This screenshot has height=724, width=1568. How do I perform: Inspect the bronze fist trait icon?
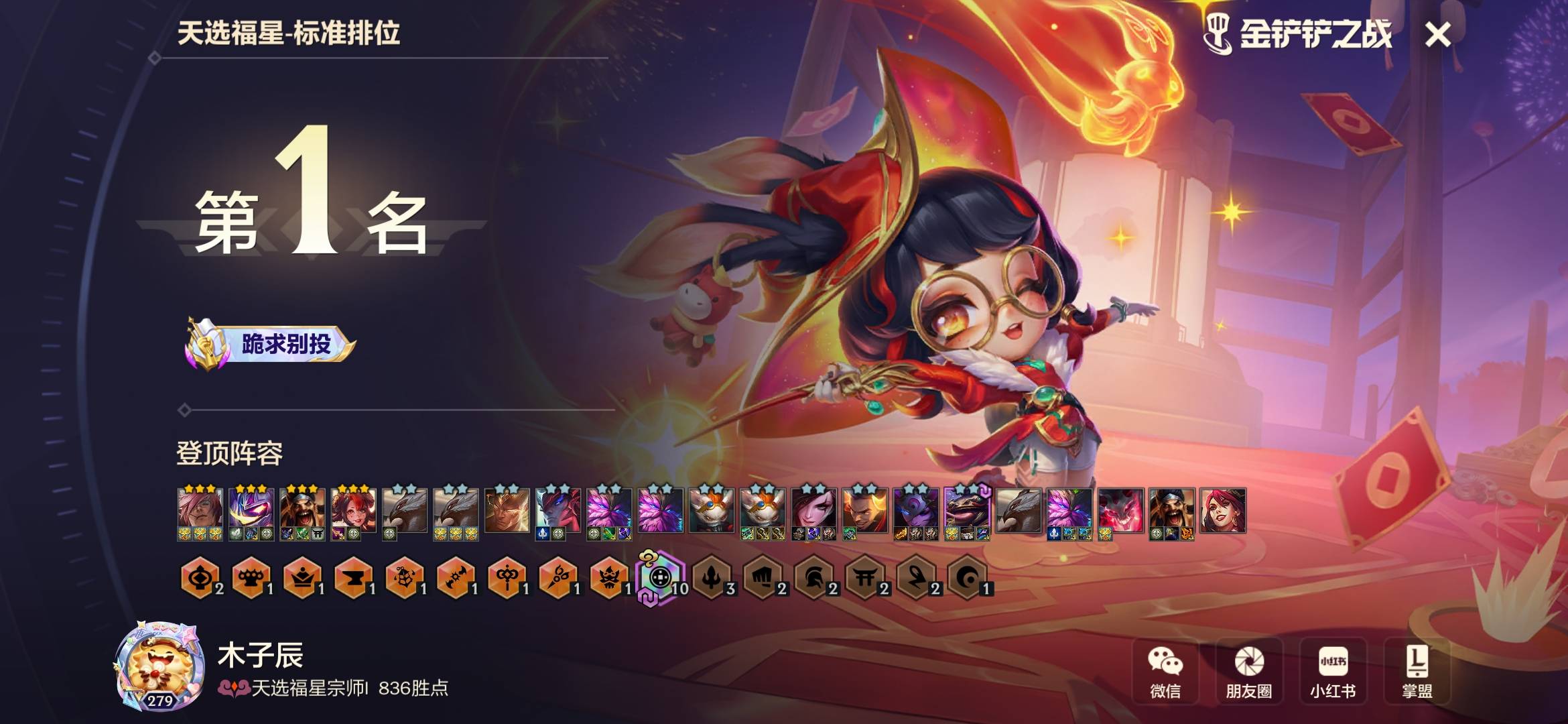tap(763, 577)
